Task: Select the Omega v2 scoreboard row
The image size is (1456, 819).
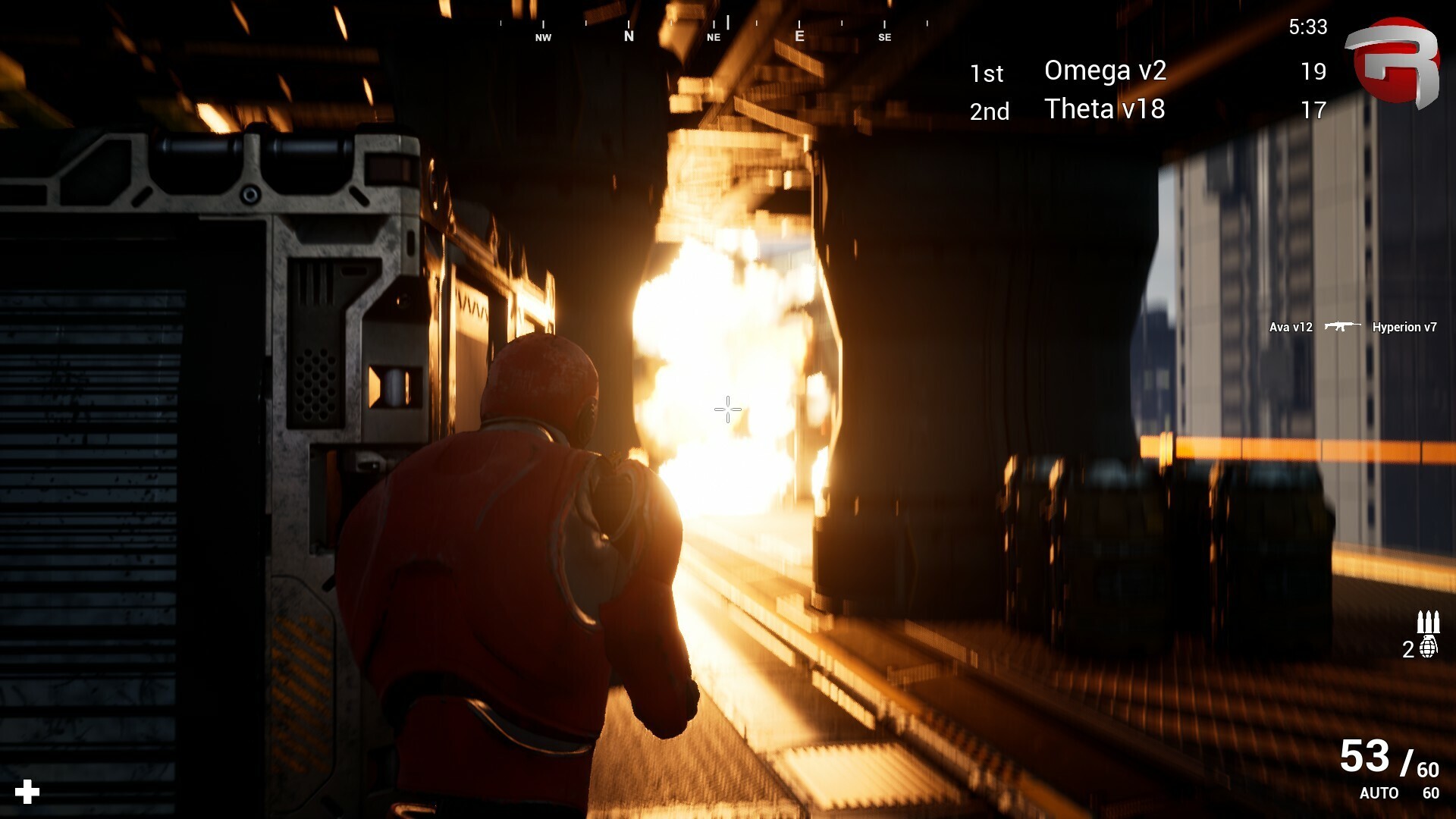Action: 1147,71
